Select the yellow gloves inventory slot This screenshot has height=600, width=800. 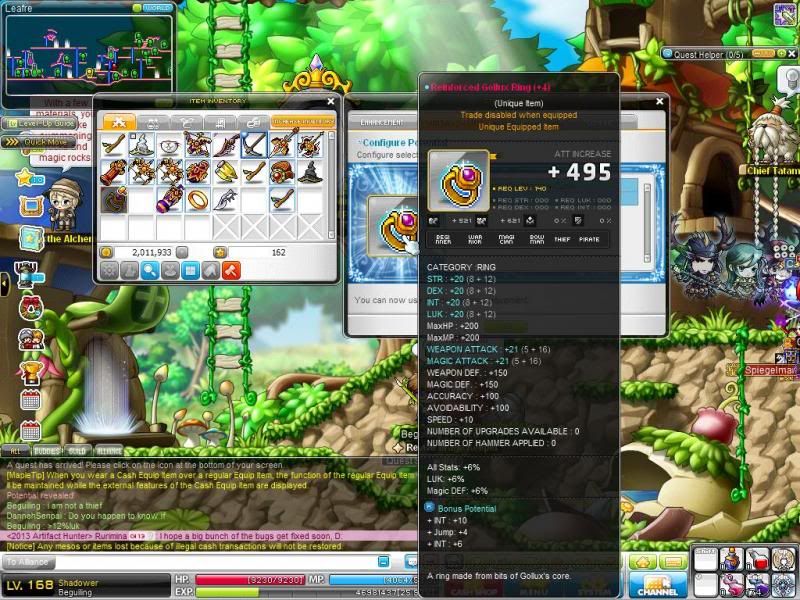226,171
